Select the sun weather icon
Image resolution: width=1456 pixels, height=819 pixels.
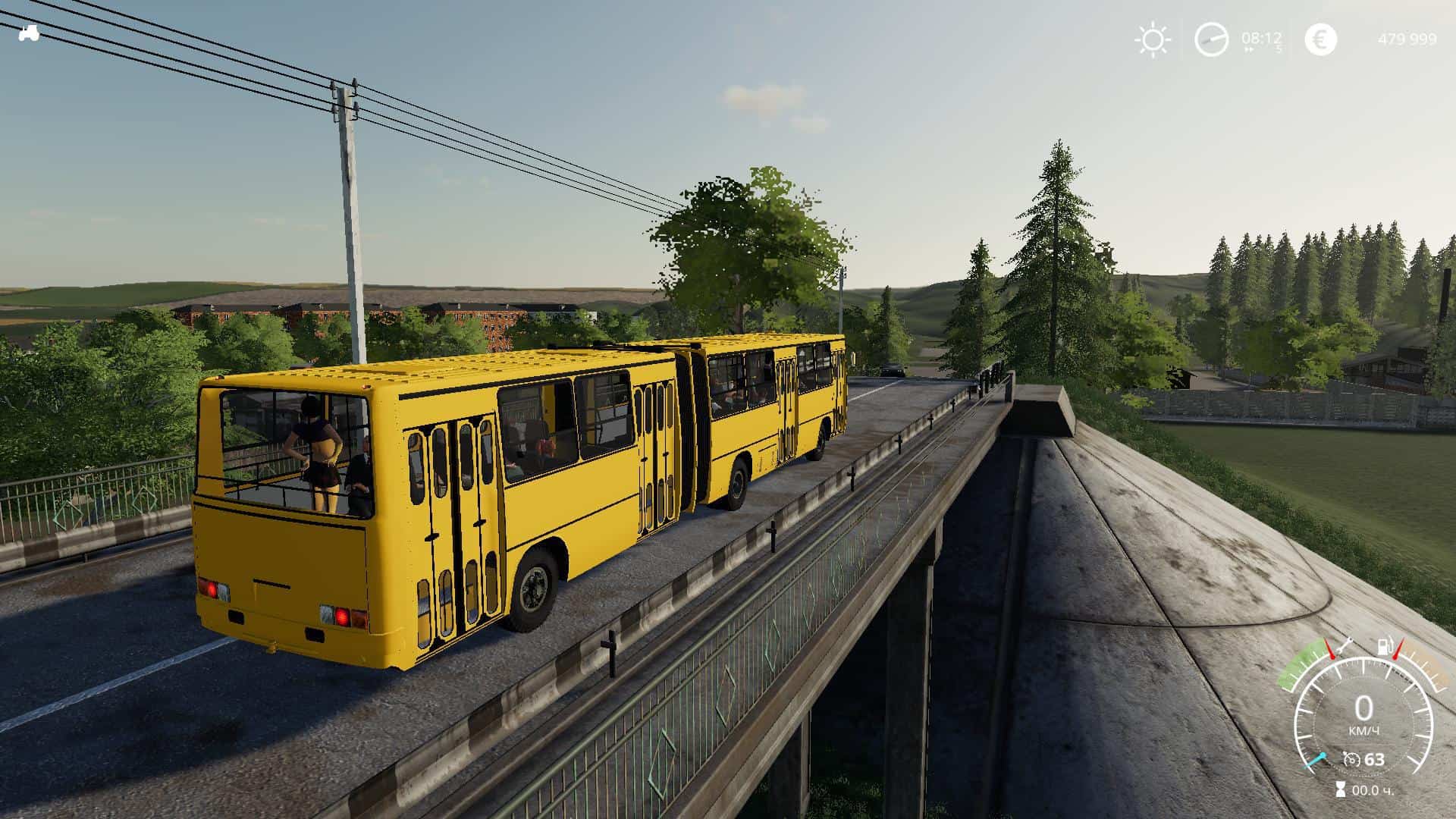tap(1153, 39)
